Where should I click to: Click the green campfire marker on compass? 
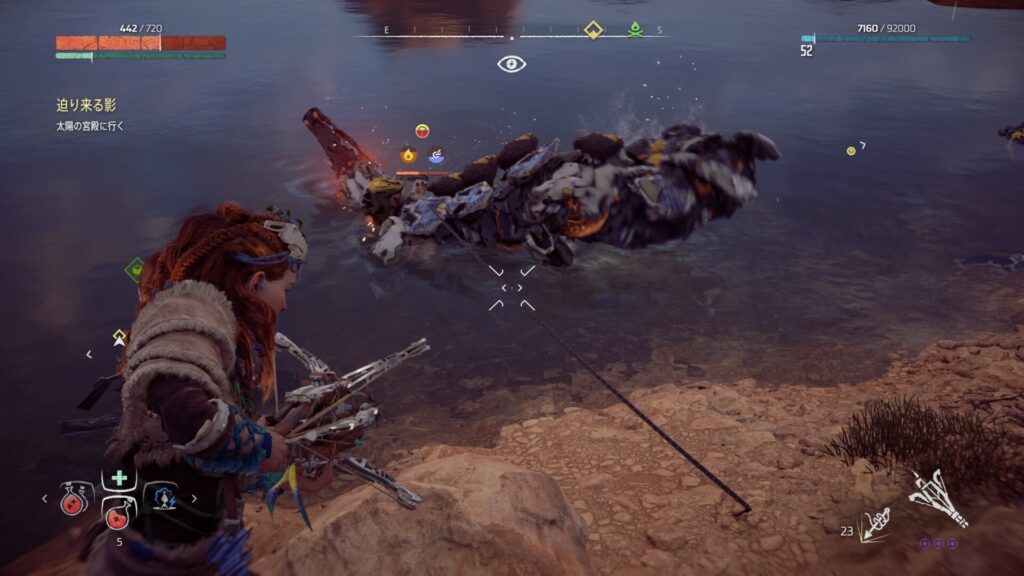click(x=634, y=30)
